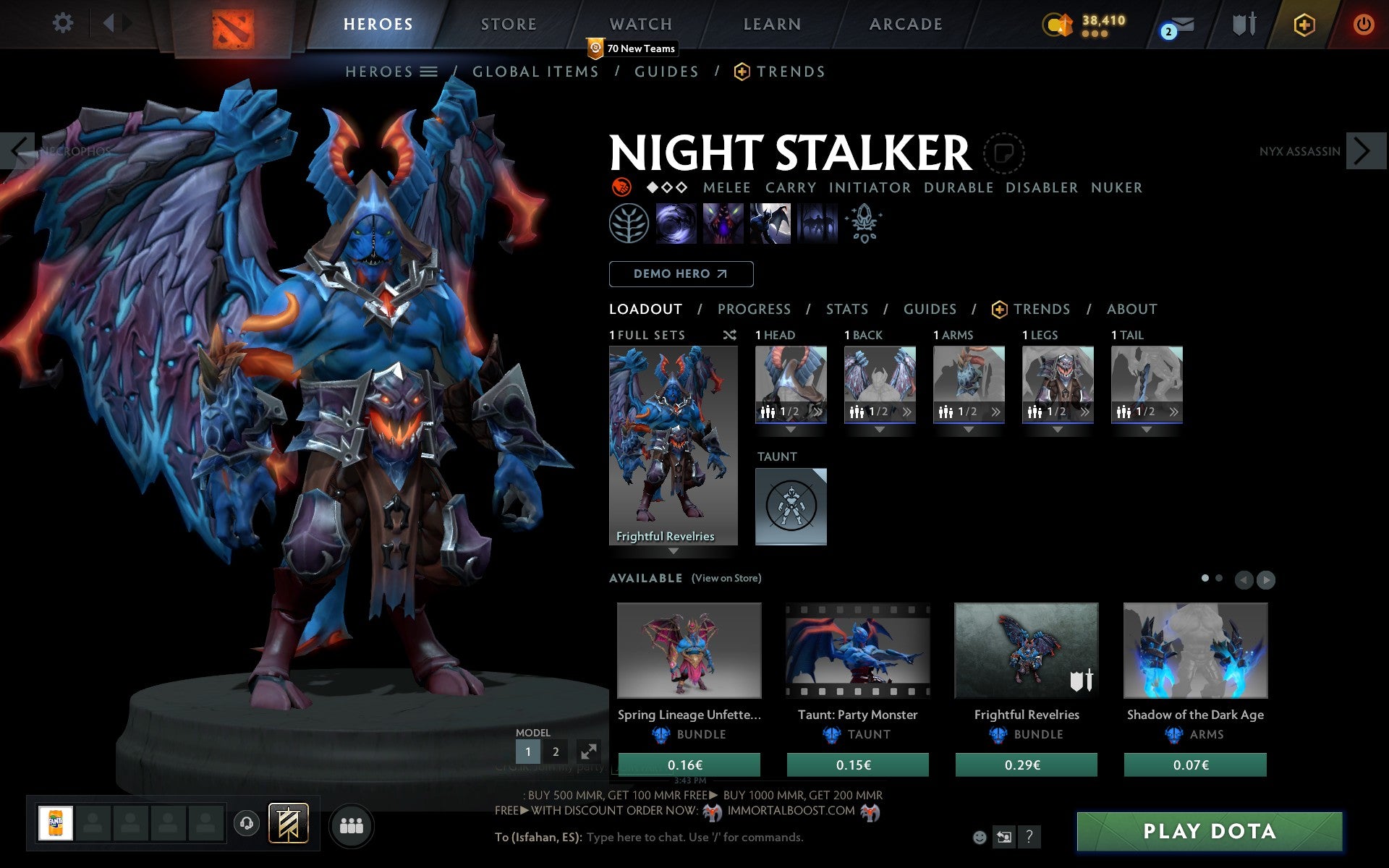Image resolution: width=1389 pixels, height=868 pixels.
Task: Click the Aghanim's Scepter upgrade icon
Action: pyautogui.click(x=865, y=224)
